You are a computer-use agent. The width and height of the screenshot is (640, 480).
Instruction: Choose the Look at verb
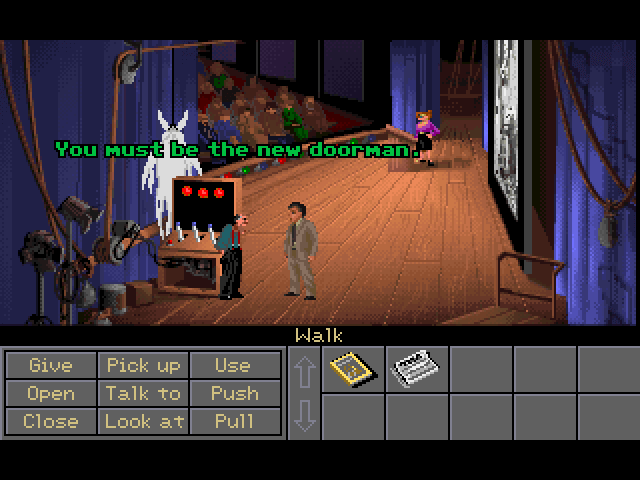click(143, 421)
